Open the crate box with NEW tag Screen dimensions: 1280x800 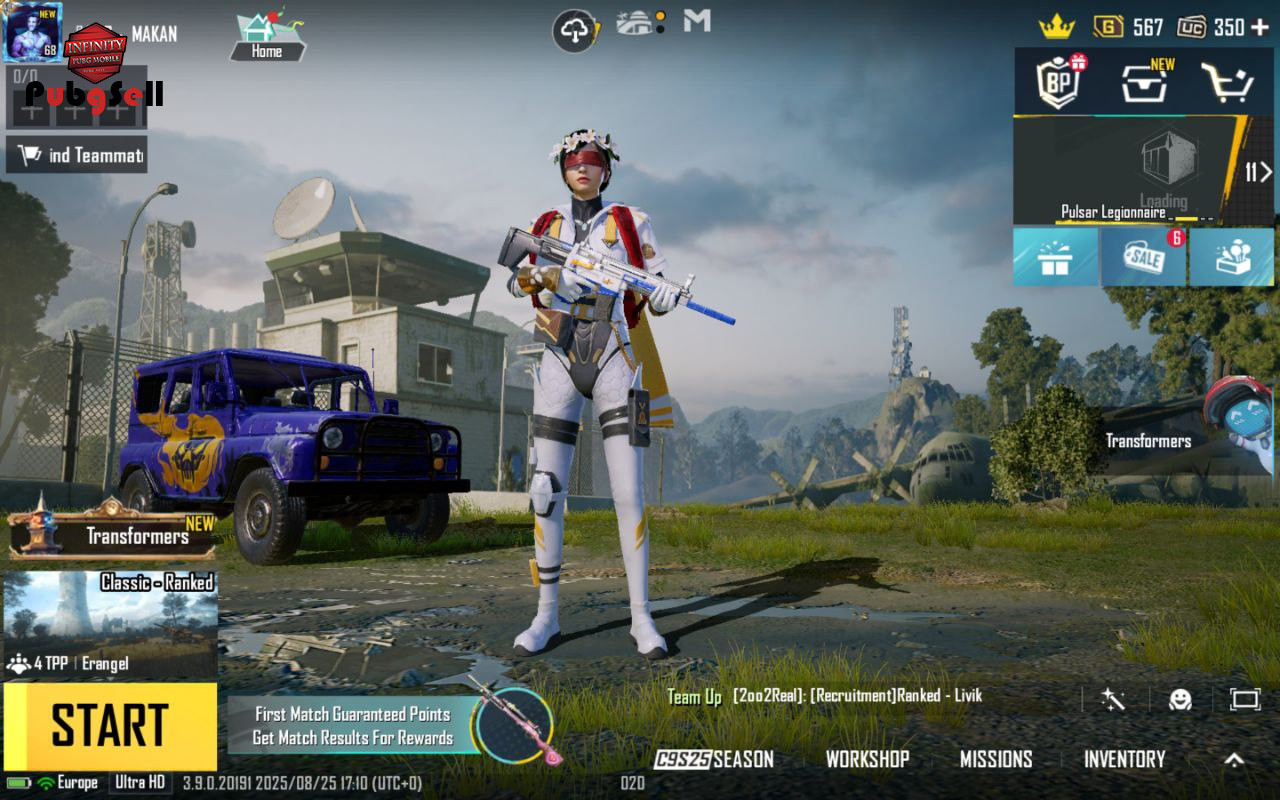[x=1145, y=84]
